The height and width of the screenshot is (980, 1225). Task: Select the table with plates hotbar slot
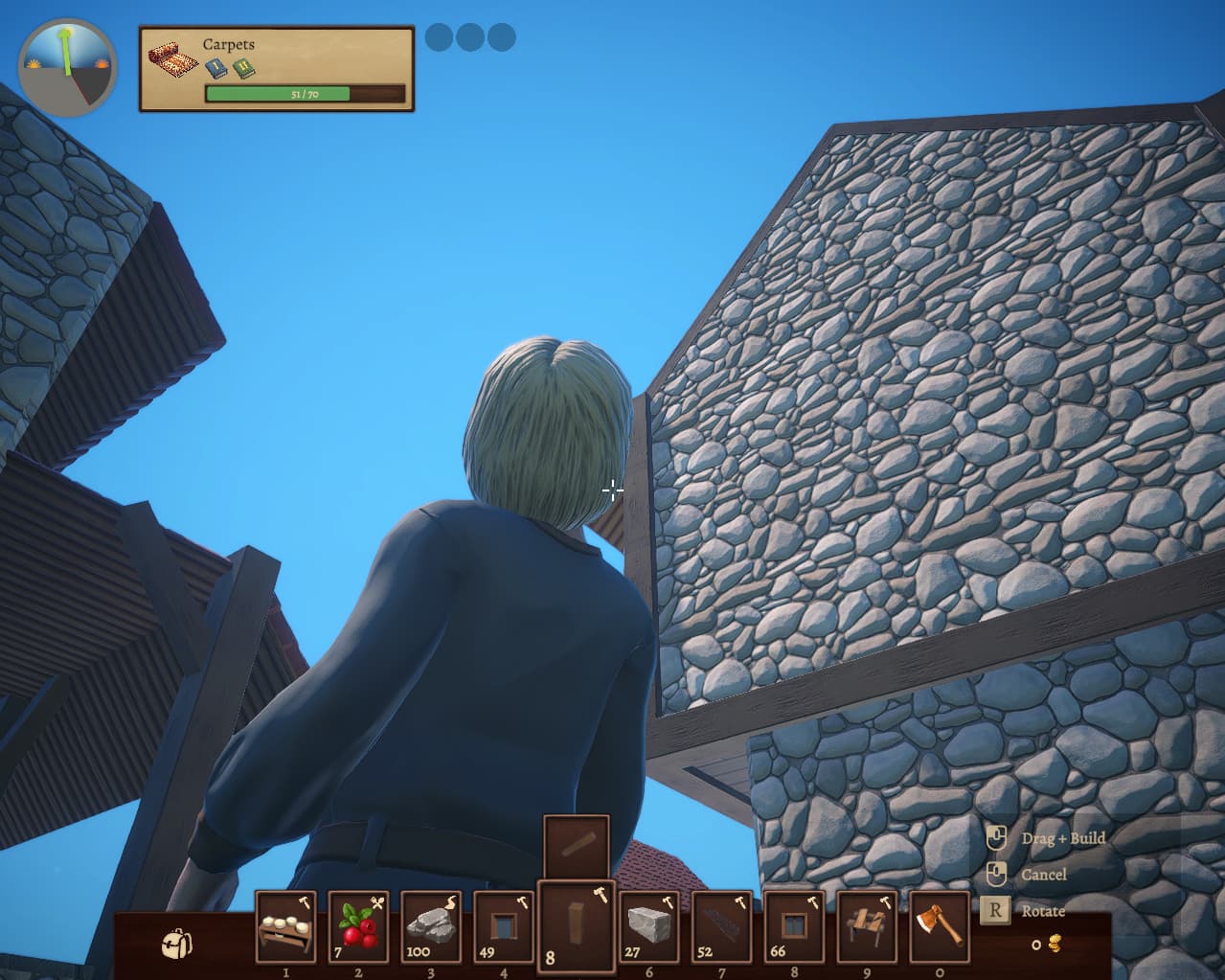(285, 927)
